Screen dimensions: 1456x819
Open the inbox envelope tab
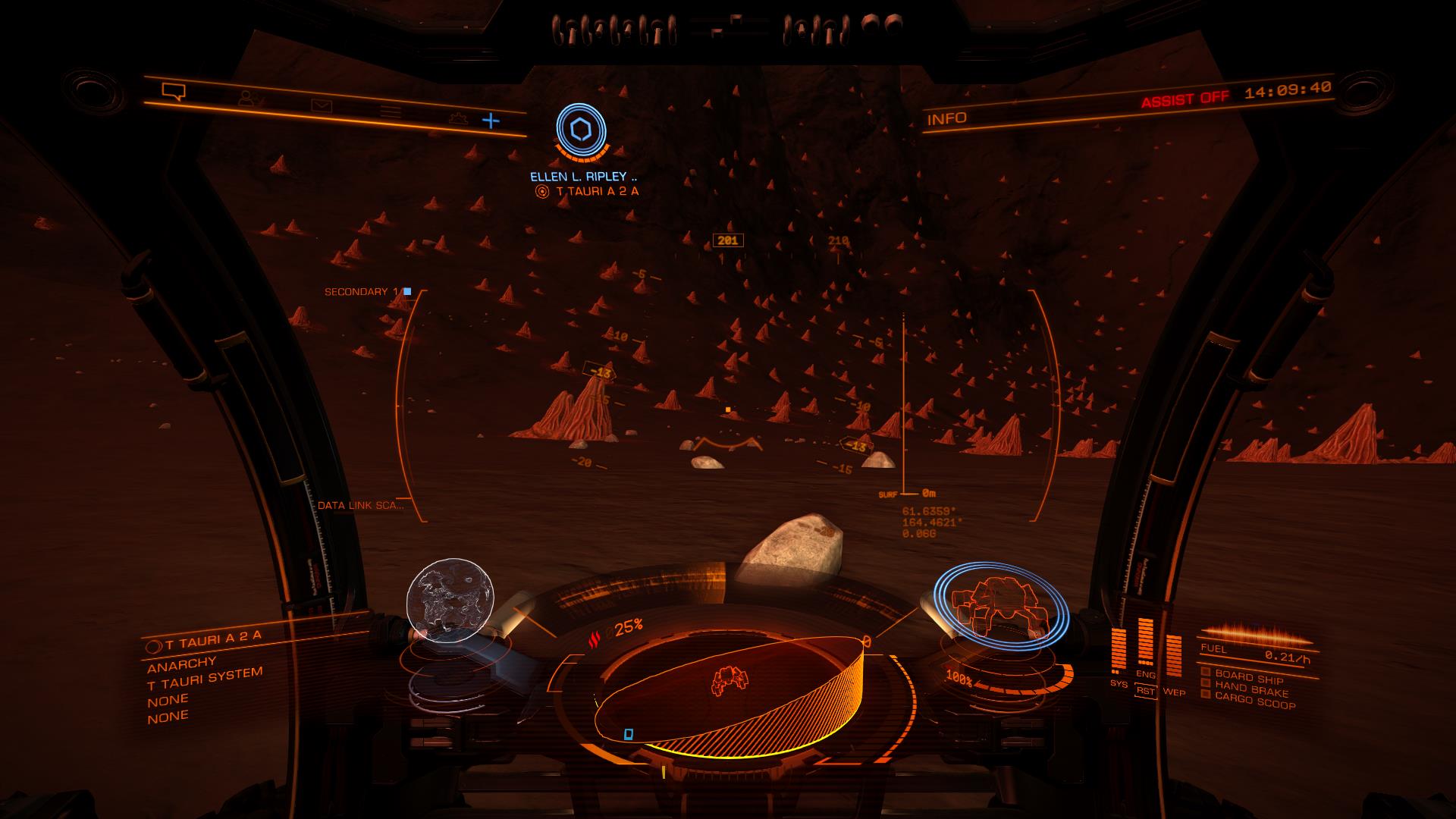[321, 105]
